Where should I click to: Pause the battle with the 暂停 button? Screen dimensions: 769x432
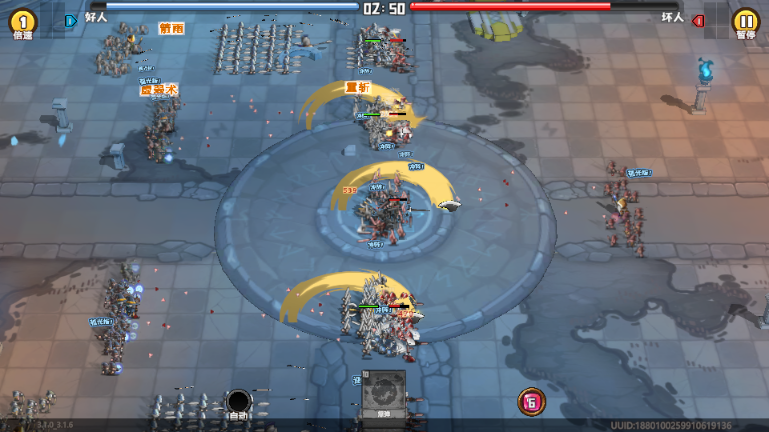point(745,22)
